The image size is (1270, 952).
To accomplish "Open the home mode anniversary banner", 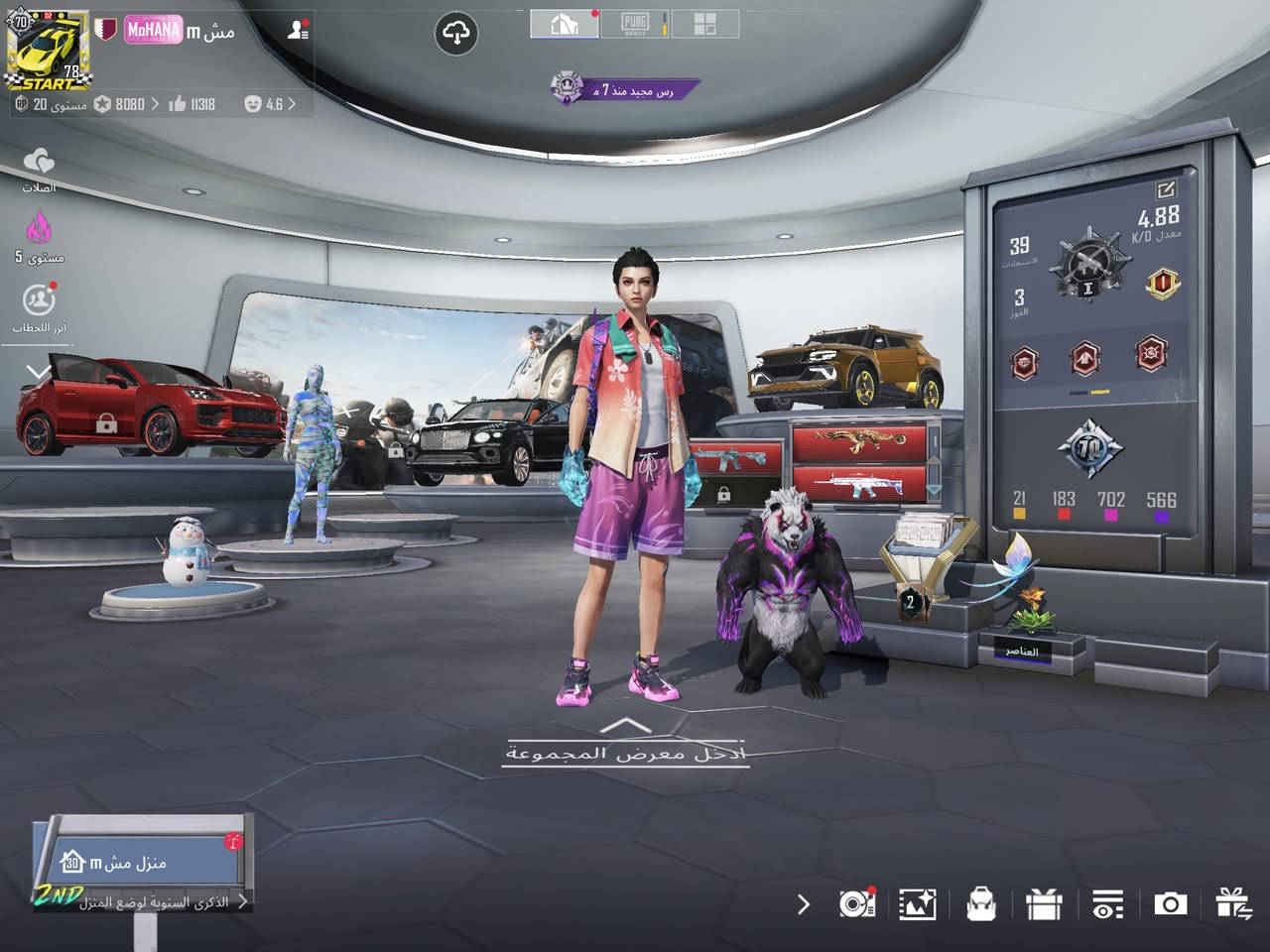I will pos(144,873).
